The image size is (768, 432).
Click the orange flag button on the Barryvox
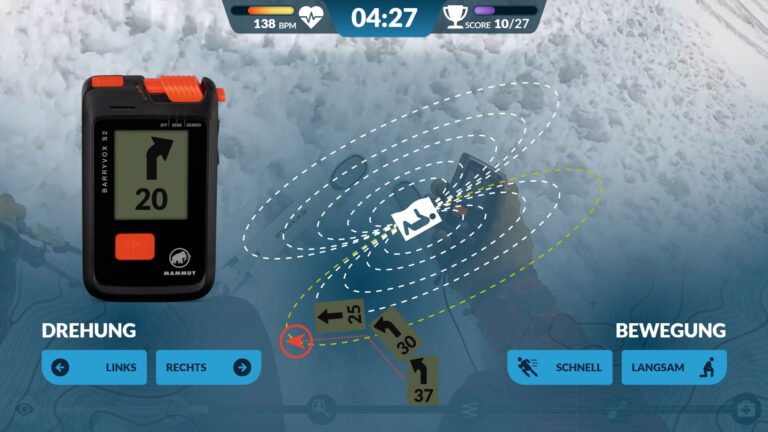[x=134, y=245]
